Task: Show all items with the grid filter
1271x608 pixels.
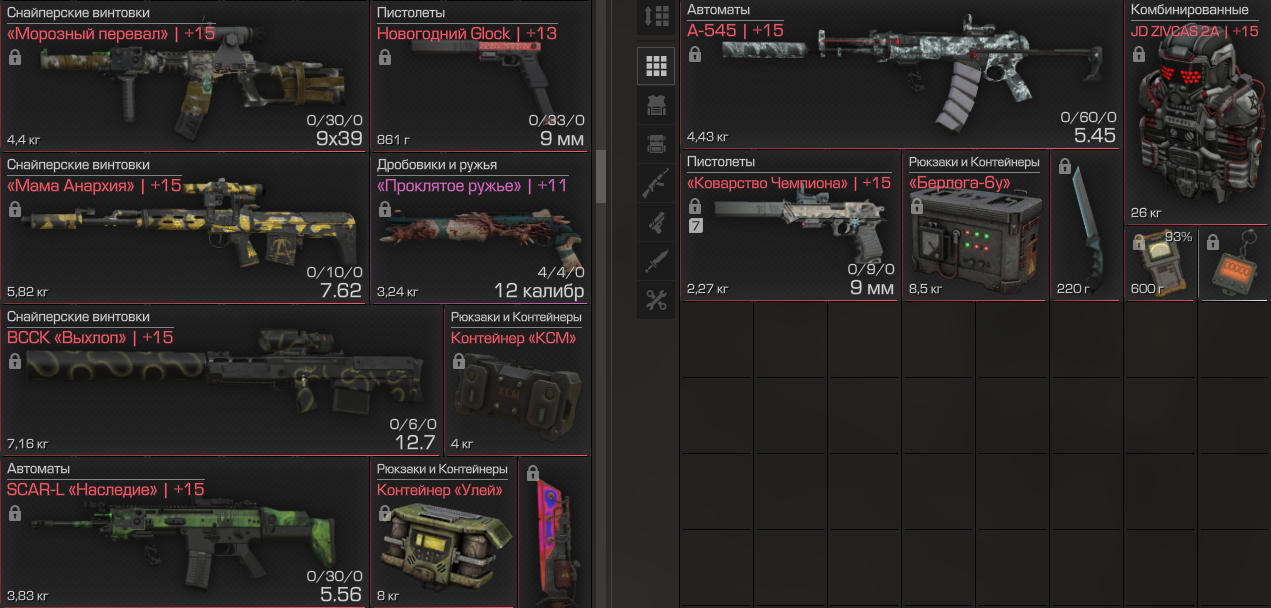Action: [656, 66]
